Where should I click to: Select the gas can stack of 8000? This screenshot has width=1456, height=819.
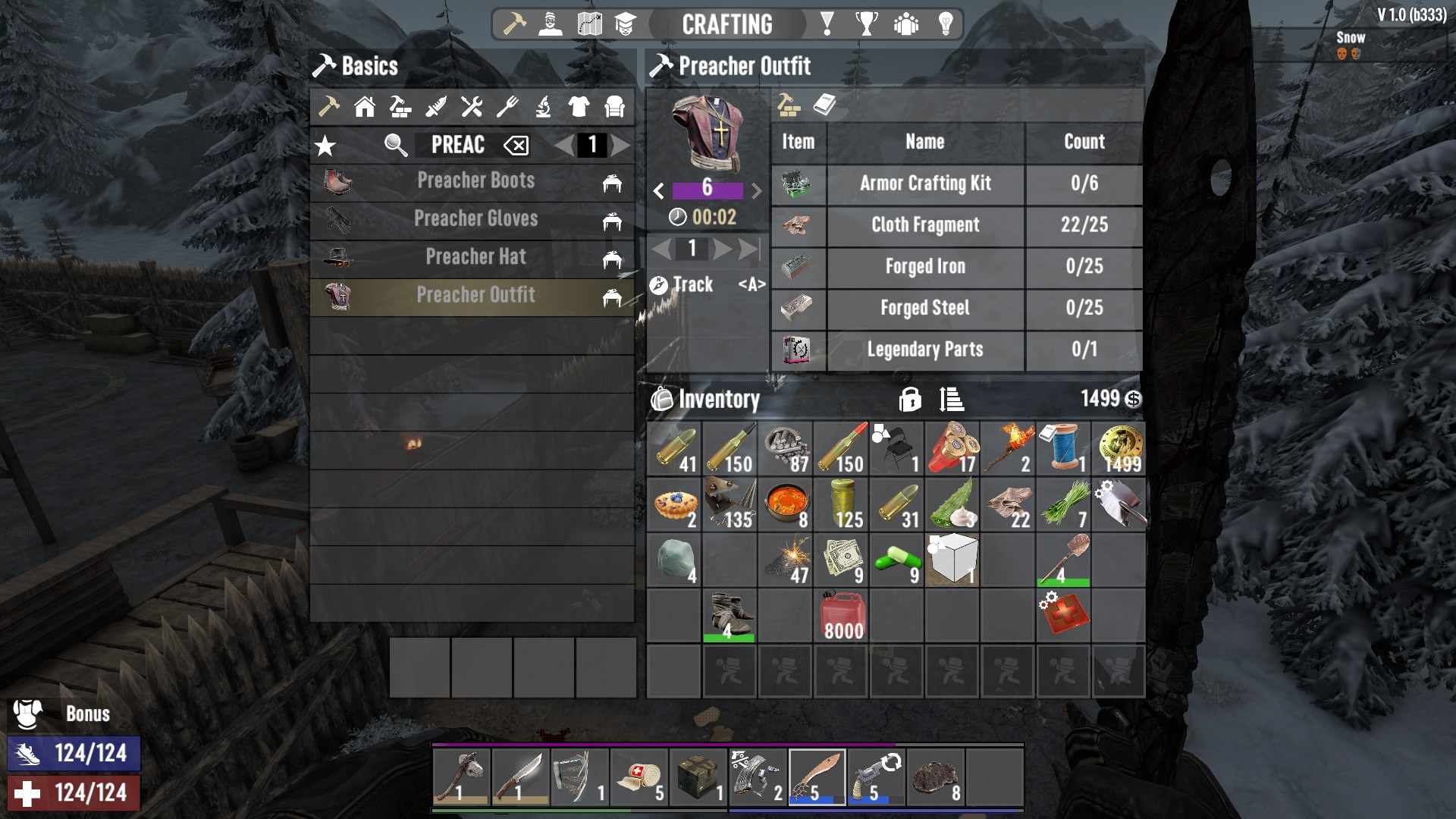pyautogui.click(x=841, y=616)
